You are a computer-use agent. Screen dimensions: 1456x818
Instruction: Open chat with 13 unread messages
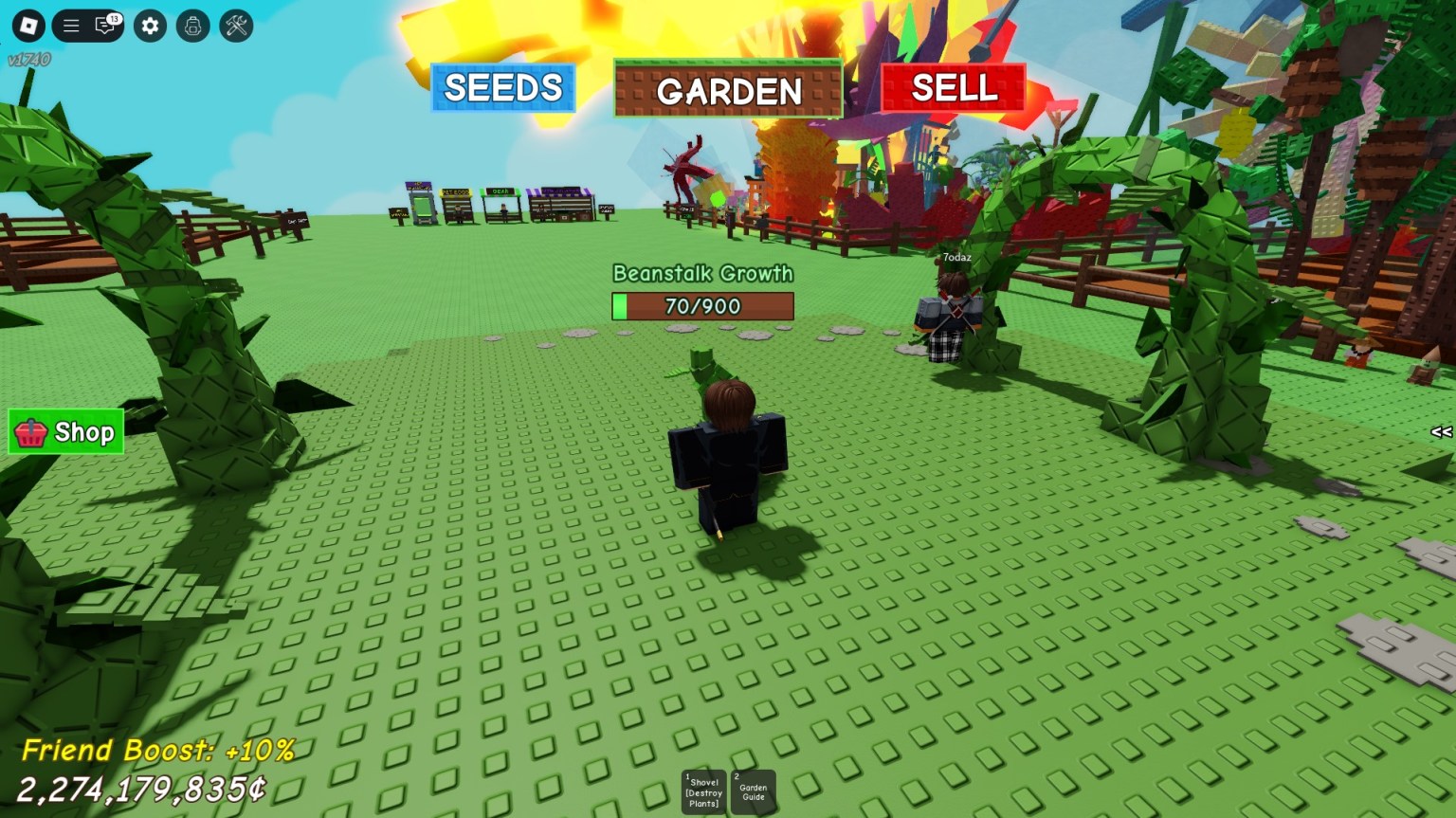coord(104,27)
